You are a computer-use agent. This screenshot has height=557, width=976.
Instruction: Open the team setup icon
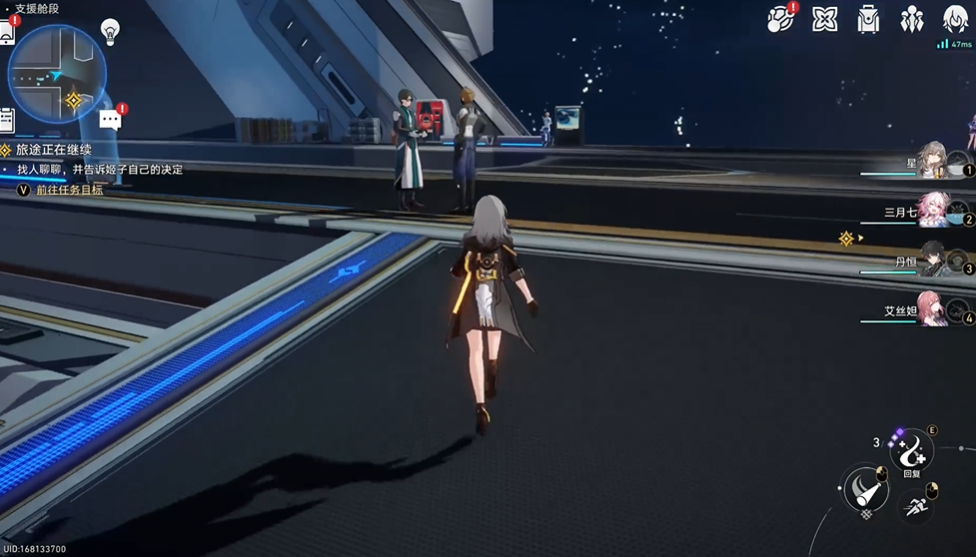(911, 19)
